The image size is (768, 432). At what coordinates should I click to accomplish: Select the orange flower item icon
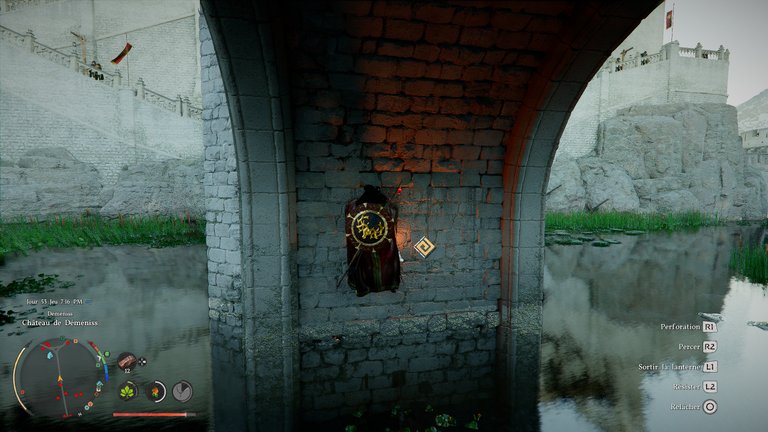(155, 391)
